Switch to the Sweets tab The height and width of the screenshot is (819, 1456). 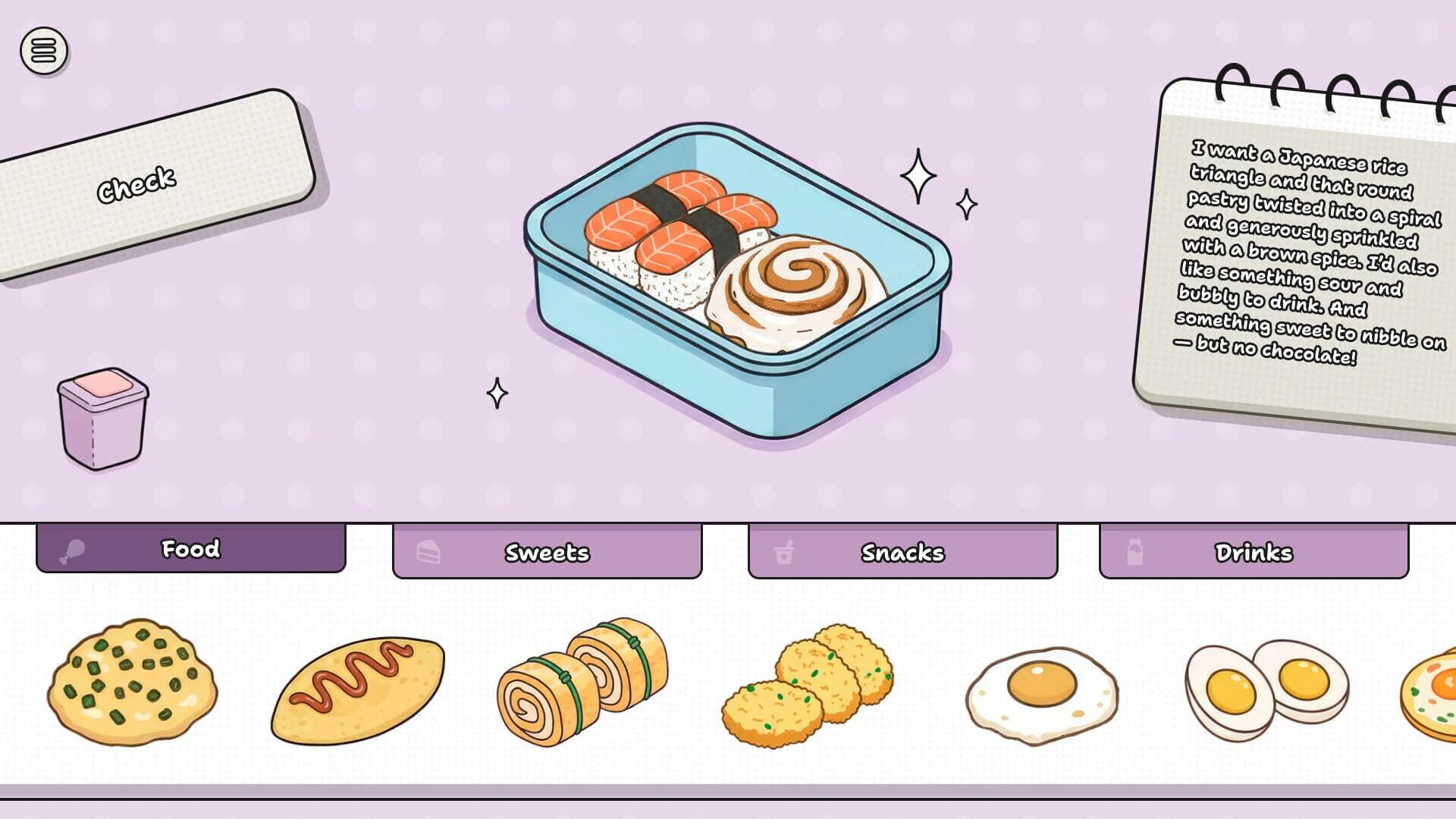(x=546, y=552)
